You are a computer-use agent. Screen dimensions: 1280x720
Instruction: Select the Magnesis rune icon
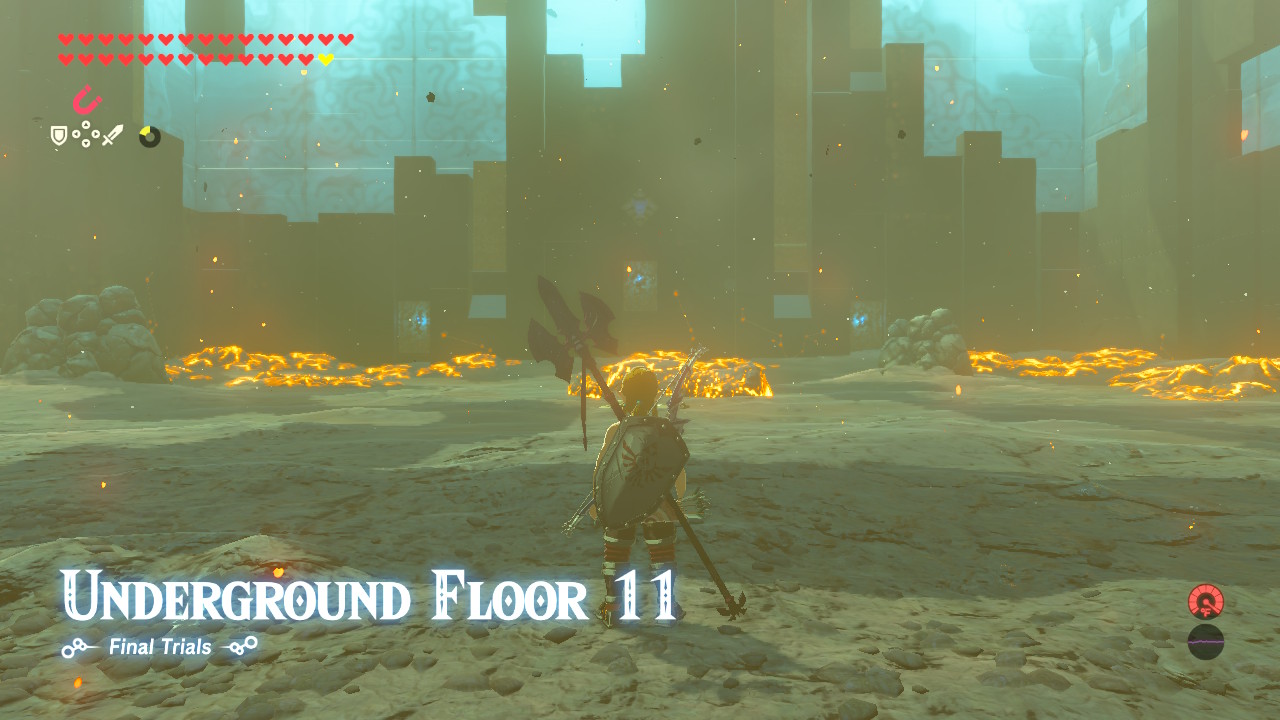pyautogui.click(x=85, y=102)
